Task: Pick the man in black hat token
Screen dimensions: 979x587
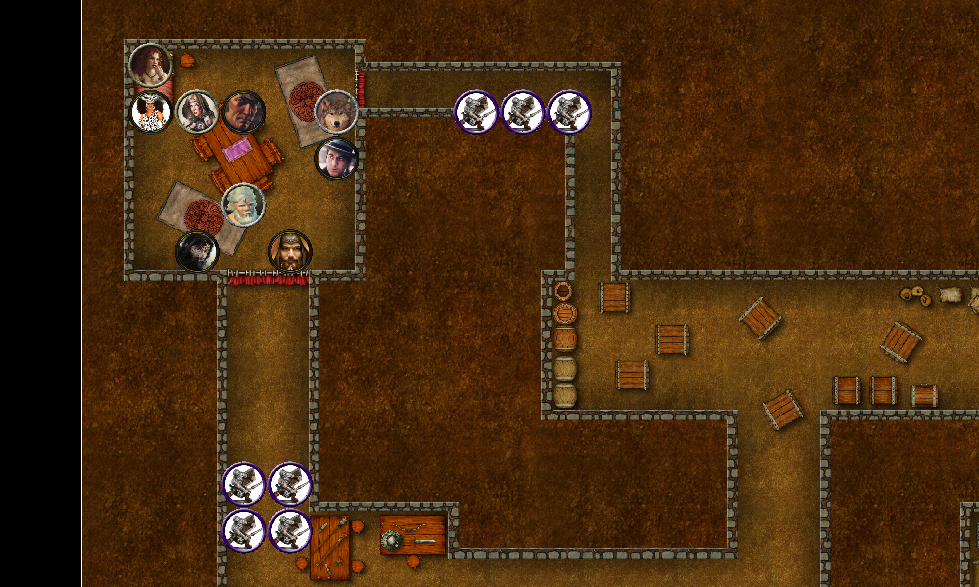Action: 337,158
